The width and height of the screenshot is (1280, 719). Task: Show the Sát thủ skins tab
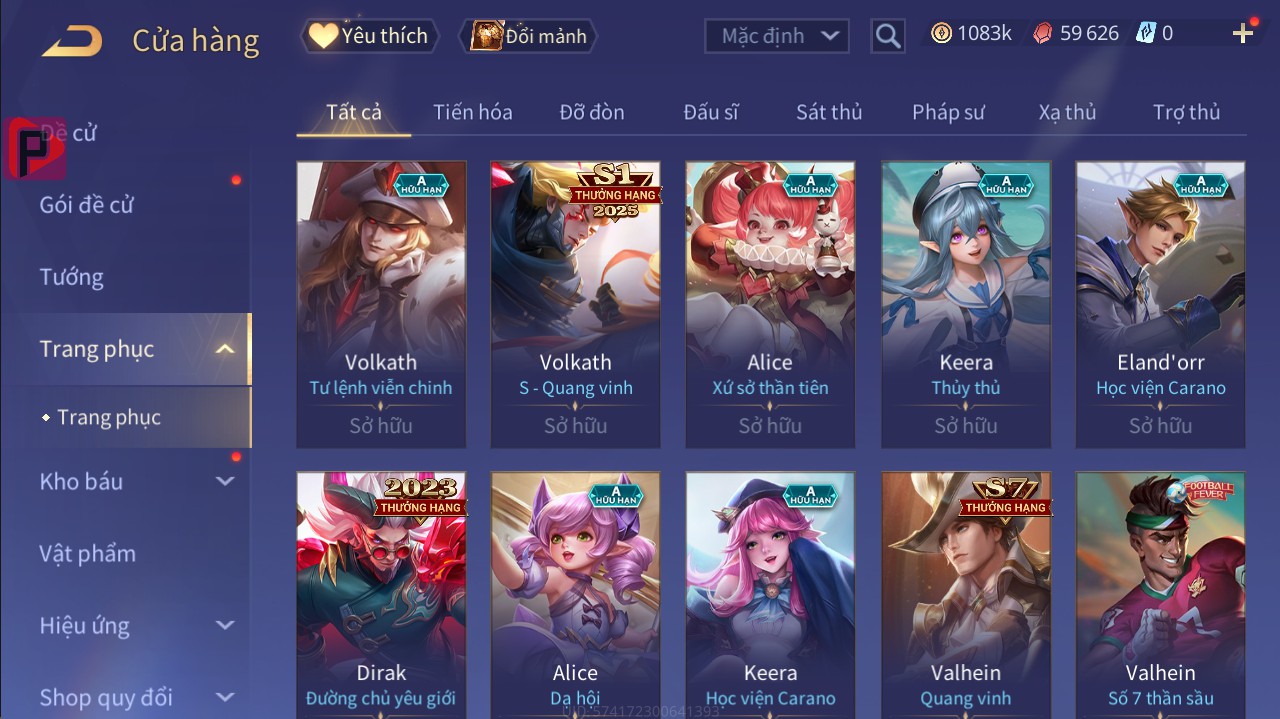[829, 112]
